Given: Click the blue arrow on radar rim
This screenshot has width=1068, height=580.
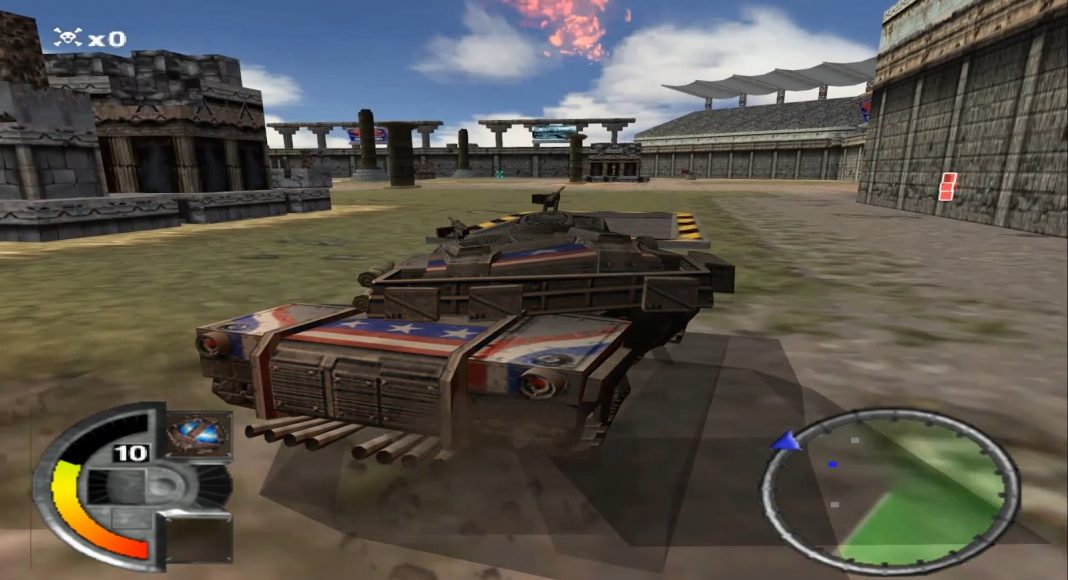Looking at the screenshot, I should [x=785, y=441].
